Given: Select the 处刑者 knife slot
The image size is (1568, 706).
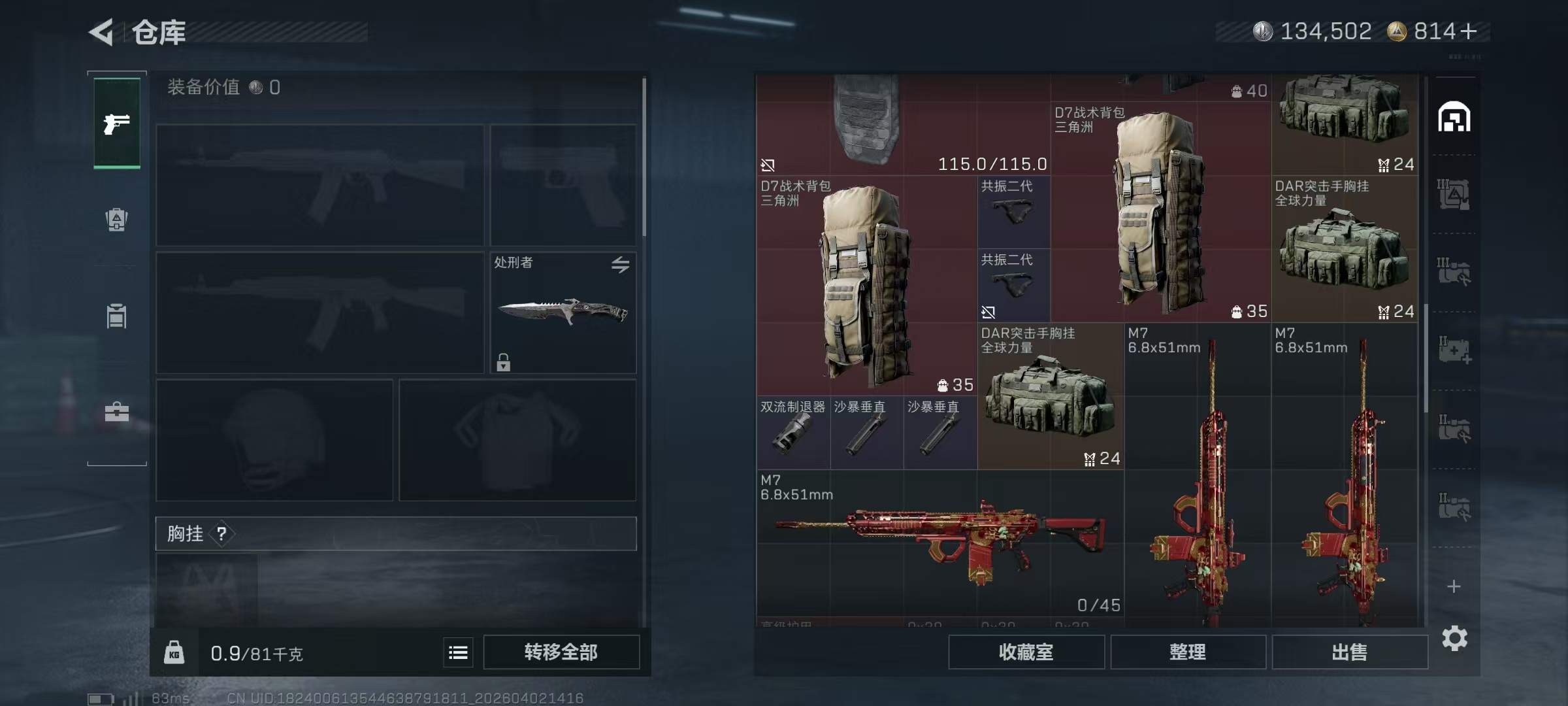Looking at the screenshot, I should tap(563, 312).
